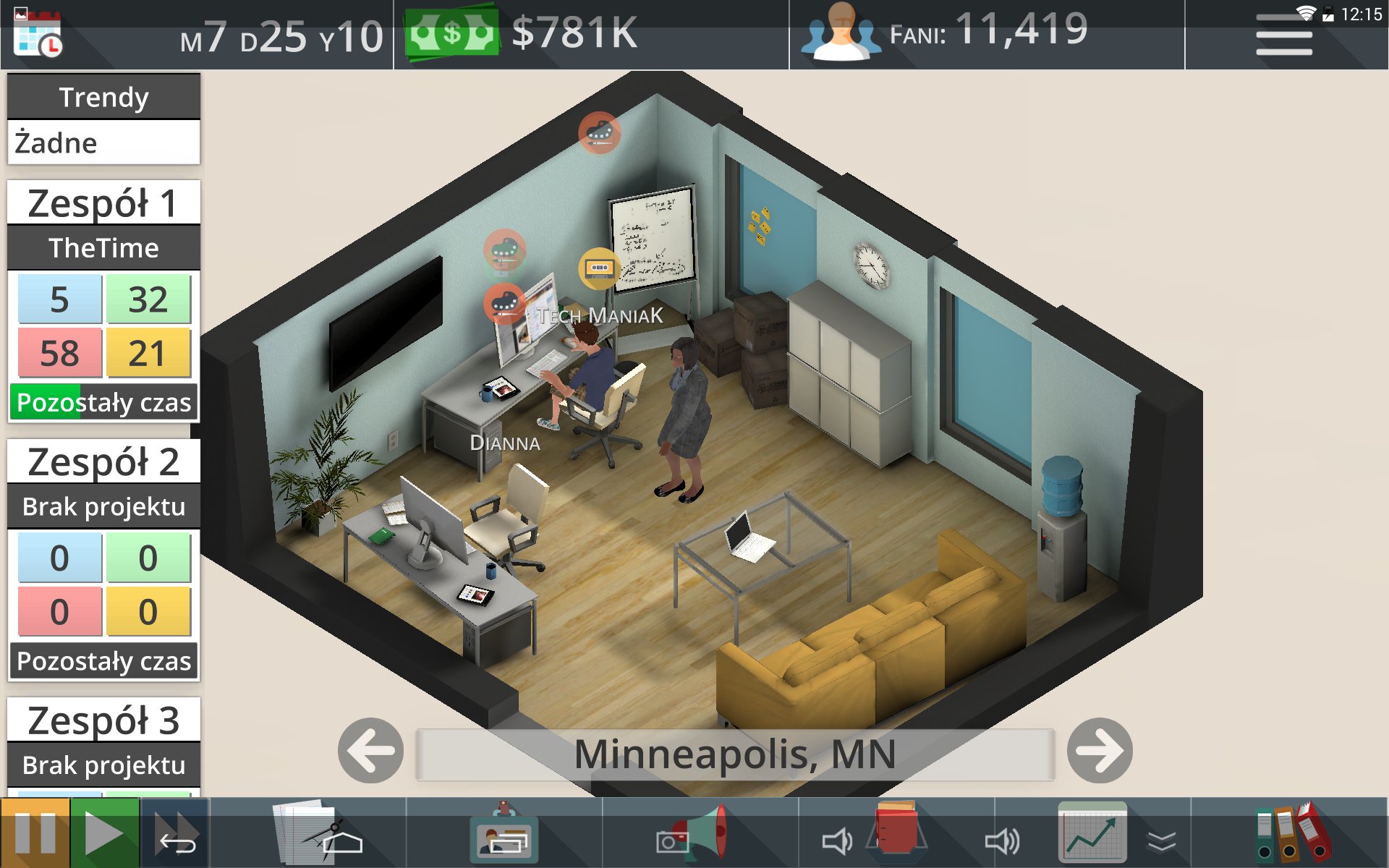This screenshot has height=868, width=1389.
Task: Collect the yellow cassette bubble
Action: 599,268
